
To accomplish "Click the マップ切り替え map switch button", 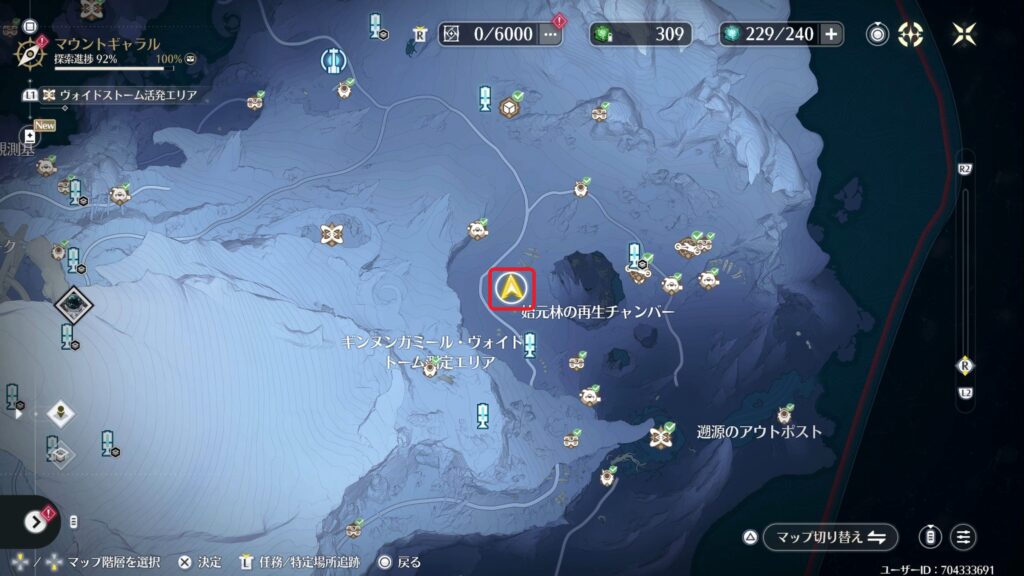I will tap(829, 537).
